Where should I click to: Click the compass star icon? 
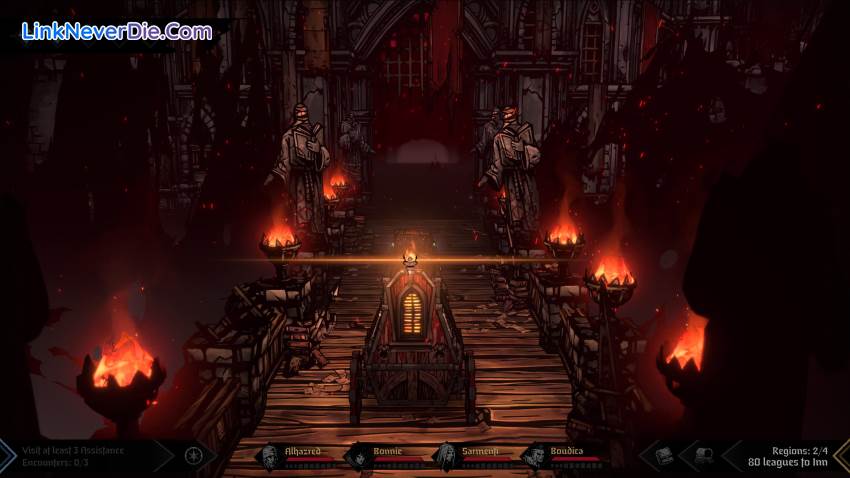[x=194, y=457]
